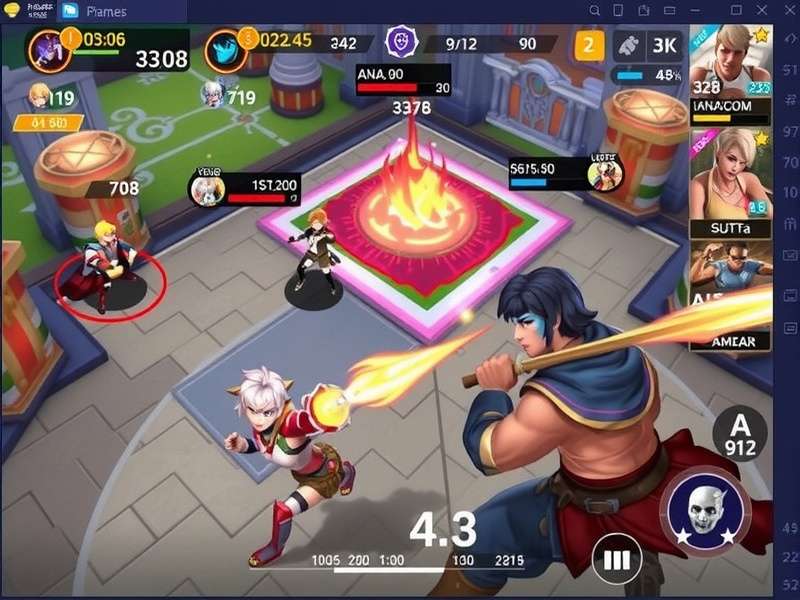This screenshot has height=600, width=800.
Task: Maximize the emulator window
Action: click(x=736, y=10)
